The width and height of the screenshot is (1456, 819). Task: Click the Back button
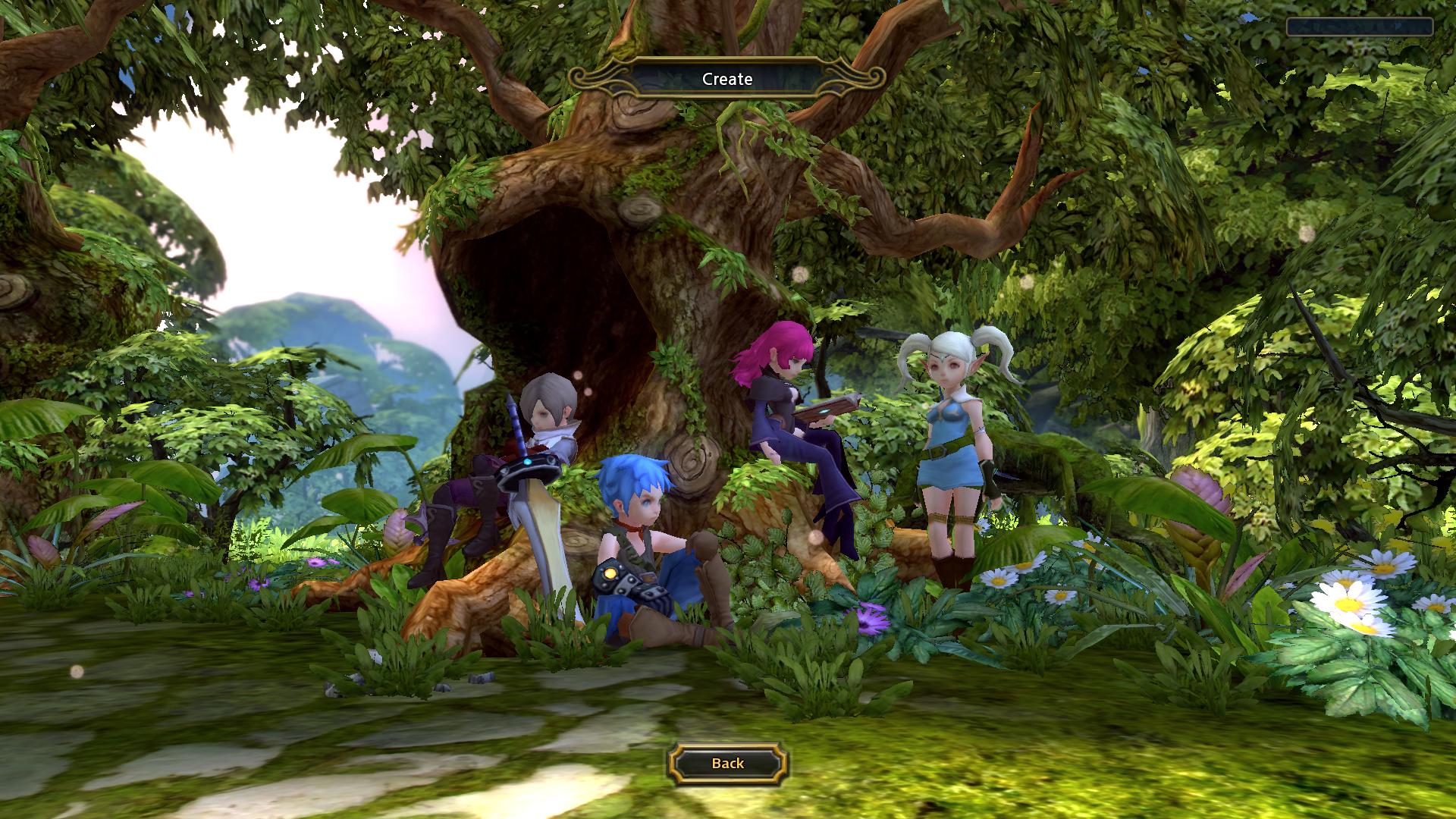[727, 763]
